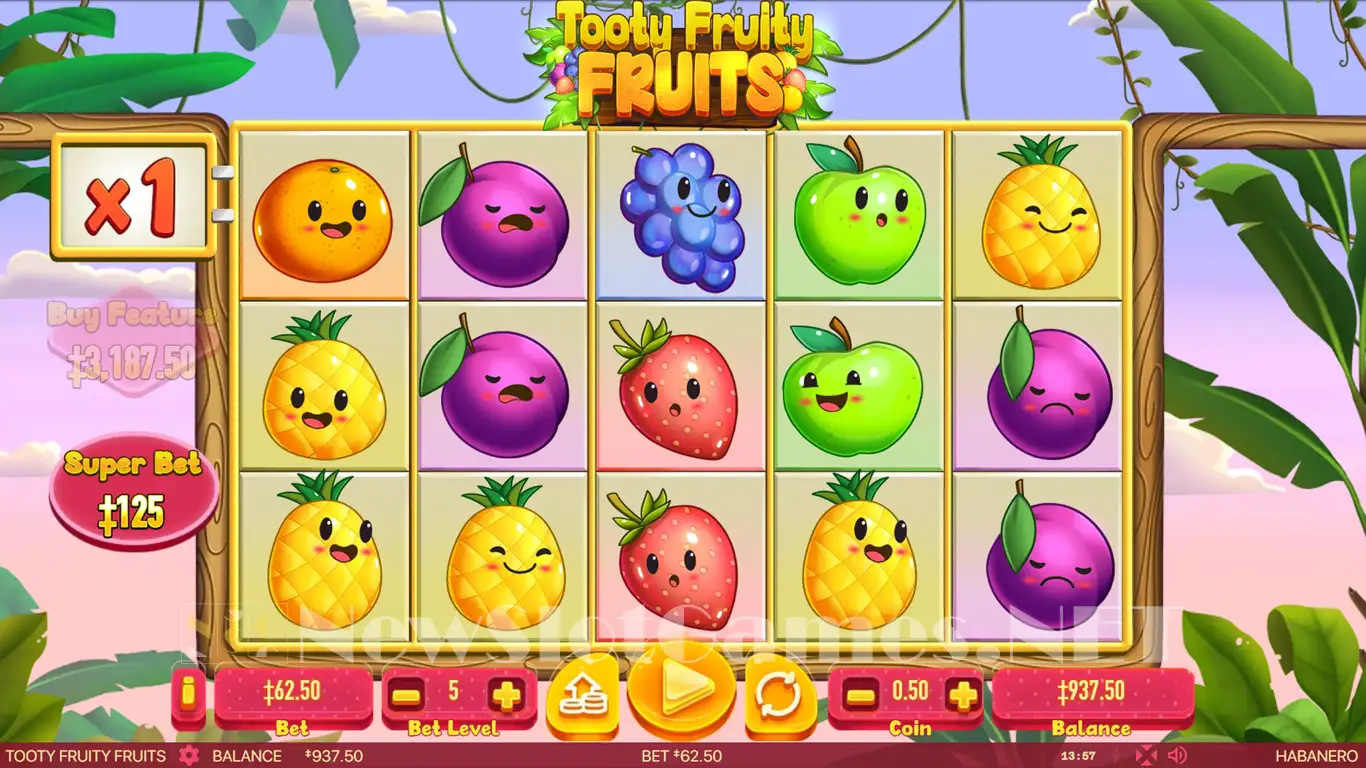Raise the Coin value
Image resolution: width=1366 pixels, height=768 pixels.
962,694
